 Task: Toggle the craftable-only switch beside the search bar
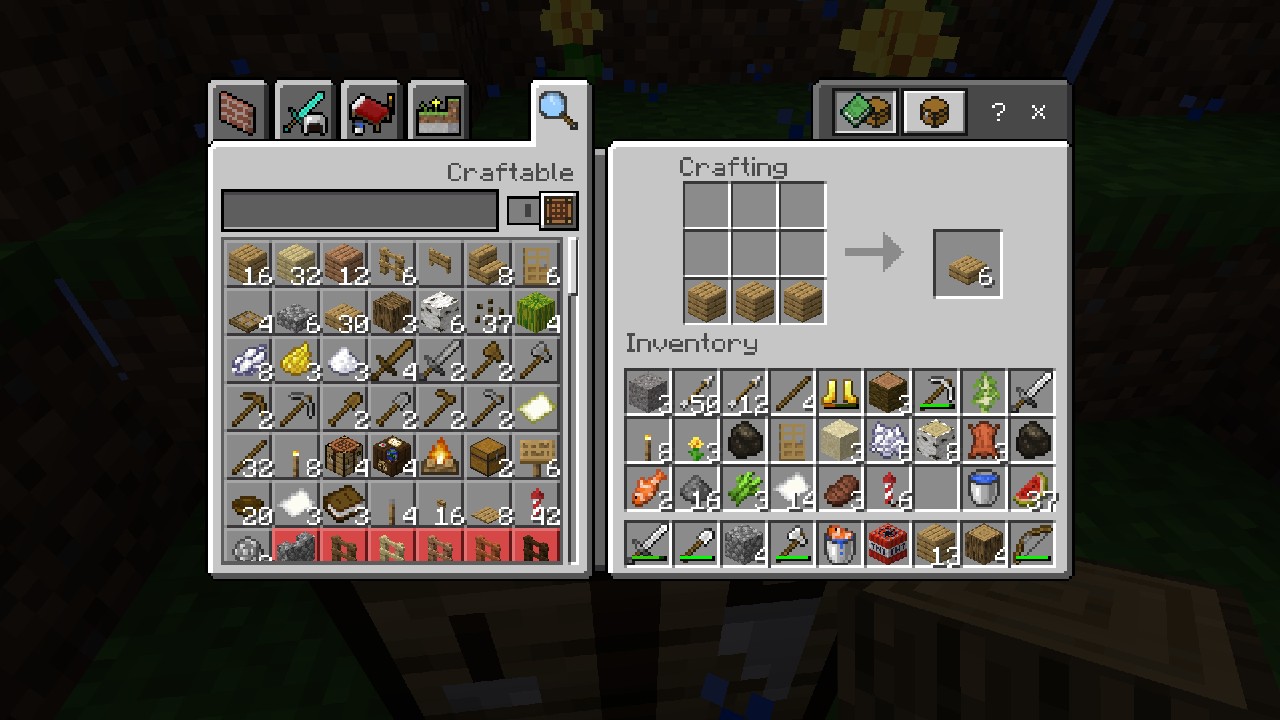523,210
